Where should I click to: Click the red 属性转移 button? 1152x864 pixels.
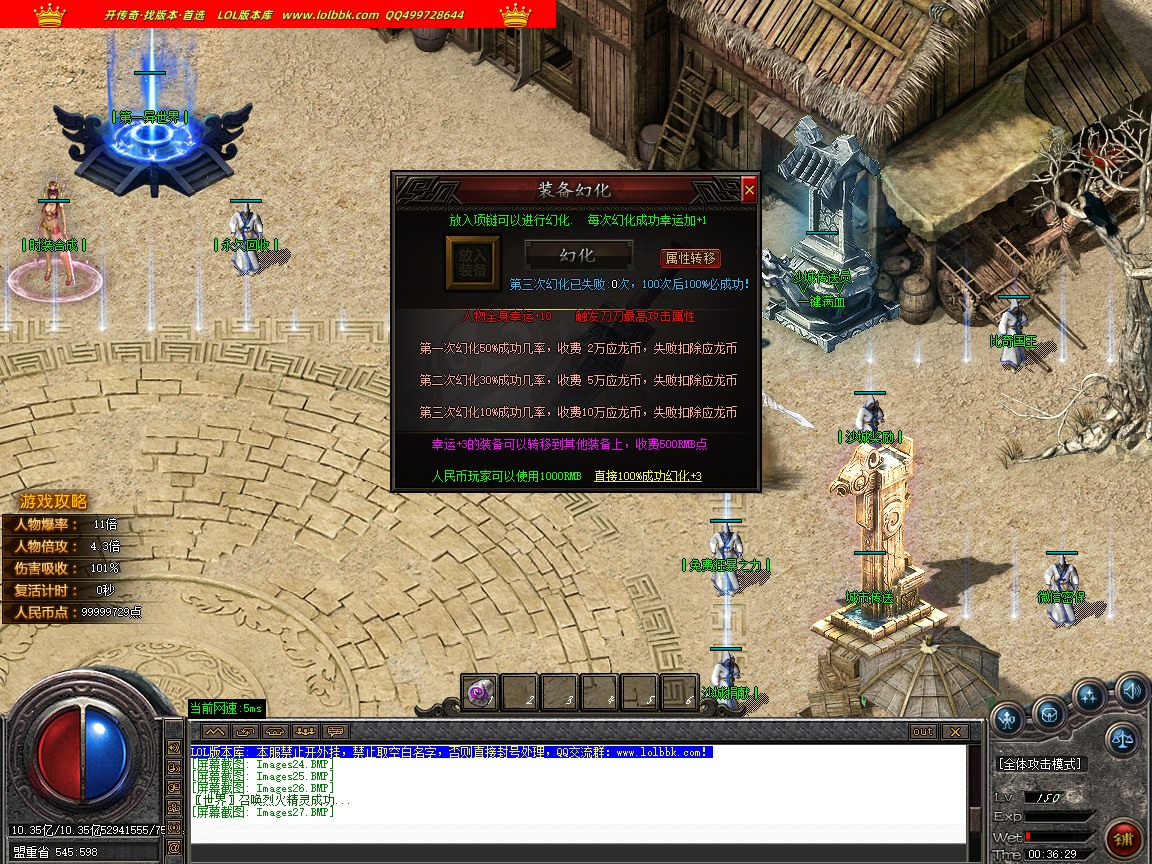click(x=690, y=258)
